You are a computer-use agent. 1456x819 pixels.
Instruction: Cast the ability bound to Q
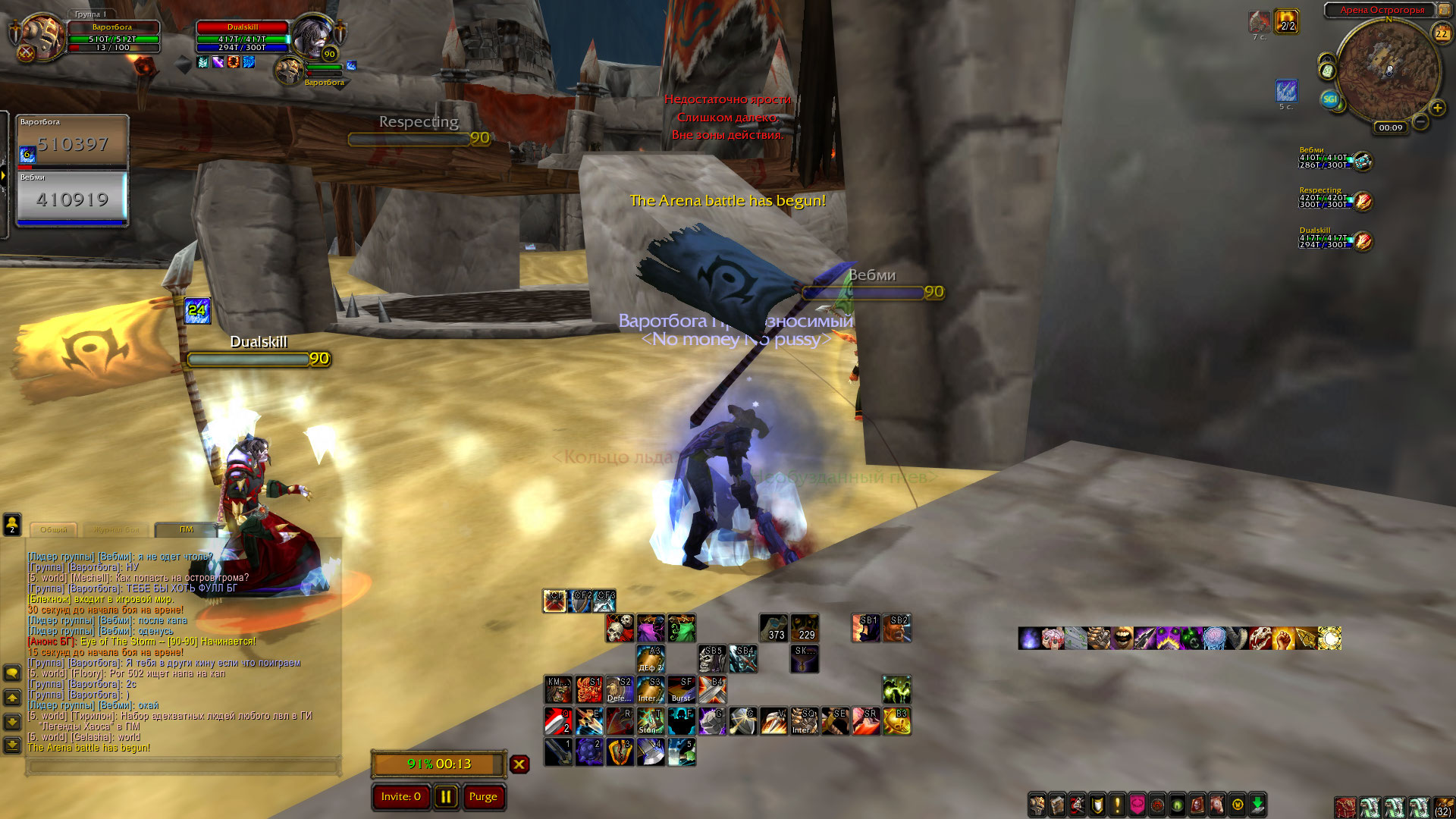click(558, 721)
